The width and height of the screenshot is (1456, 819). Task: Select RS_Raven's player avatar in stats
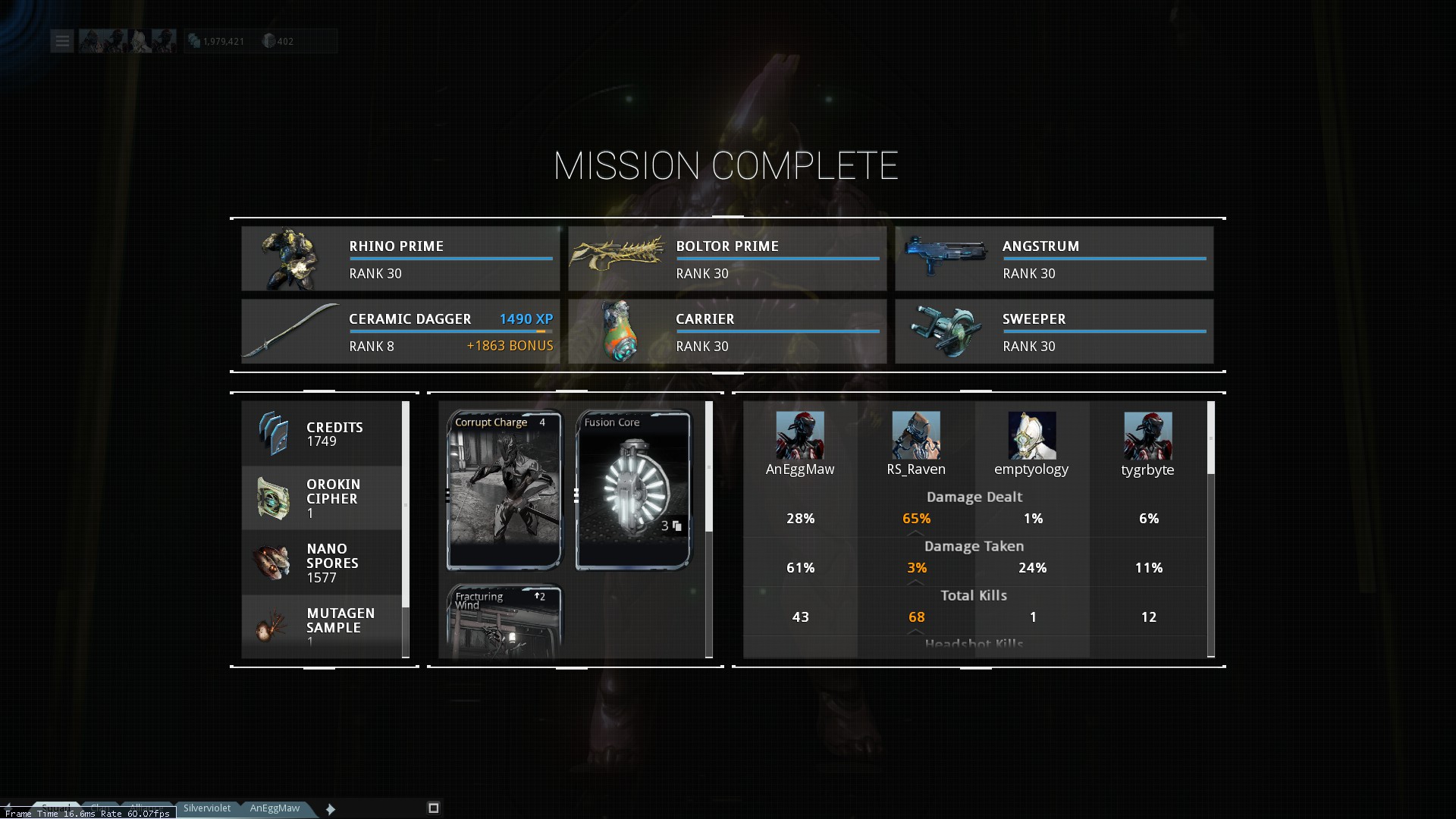click(x=916, y=435)
